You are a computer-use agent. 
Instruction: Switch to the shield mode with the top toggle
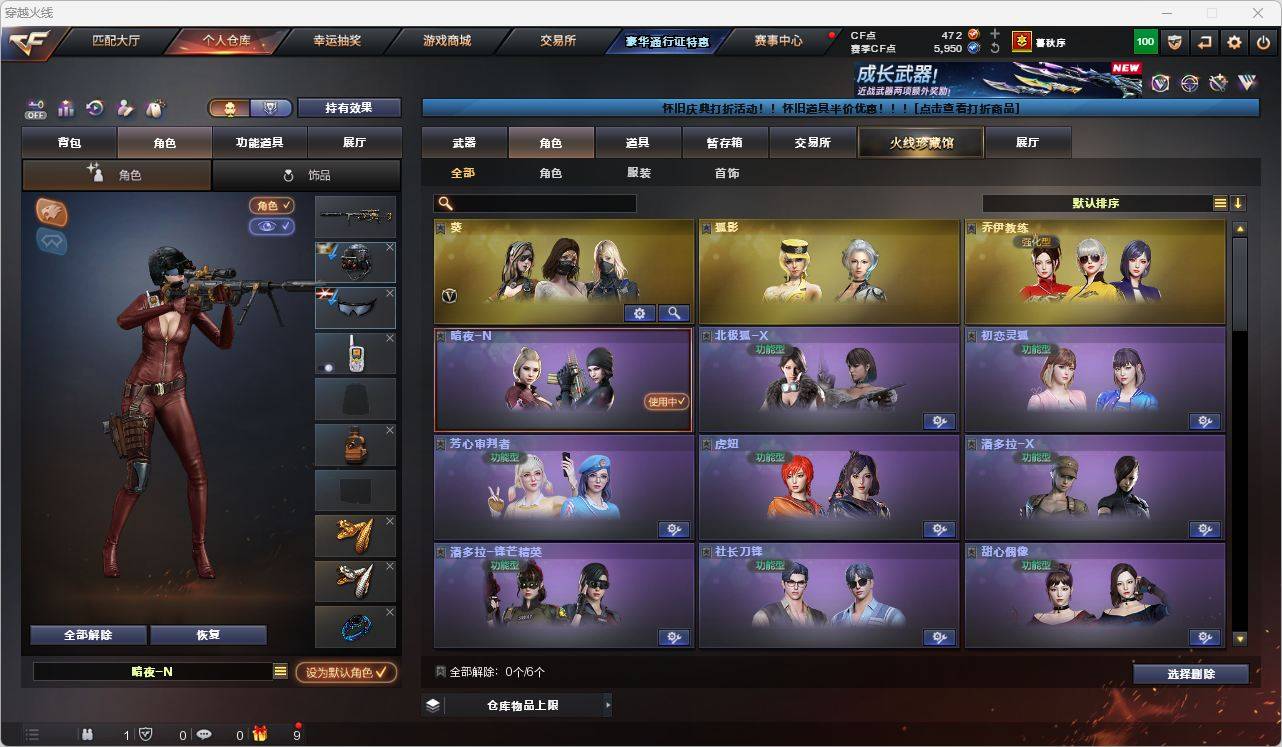tap(271, 108)
